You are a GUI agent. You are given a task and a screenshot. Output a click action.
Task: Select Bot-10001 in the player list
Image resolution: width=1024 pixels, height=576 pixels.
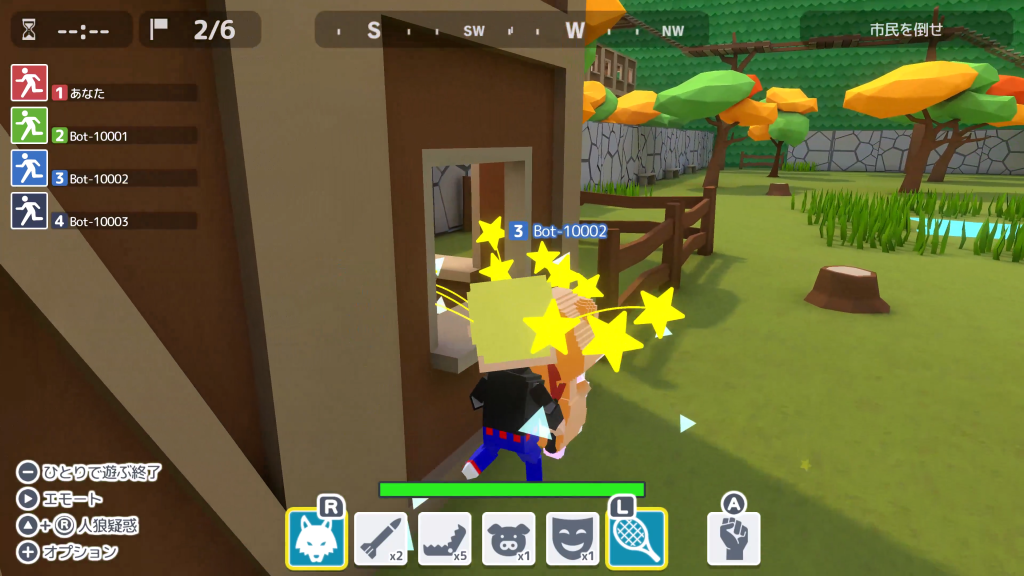104,136
